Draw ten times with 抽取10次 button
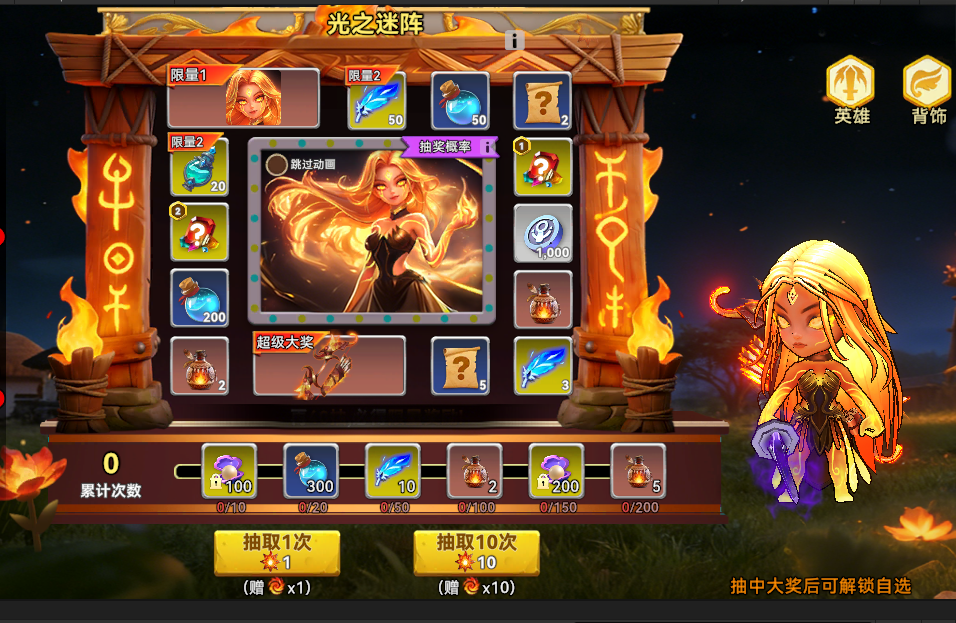 (477, 552)
